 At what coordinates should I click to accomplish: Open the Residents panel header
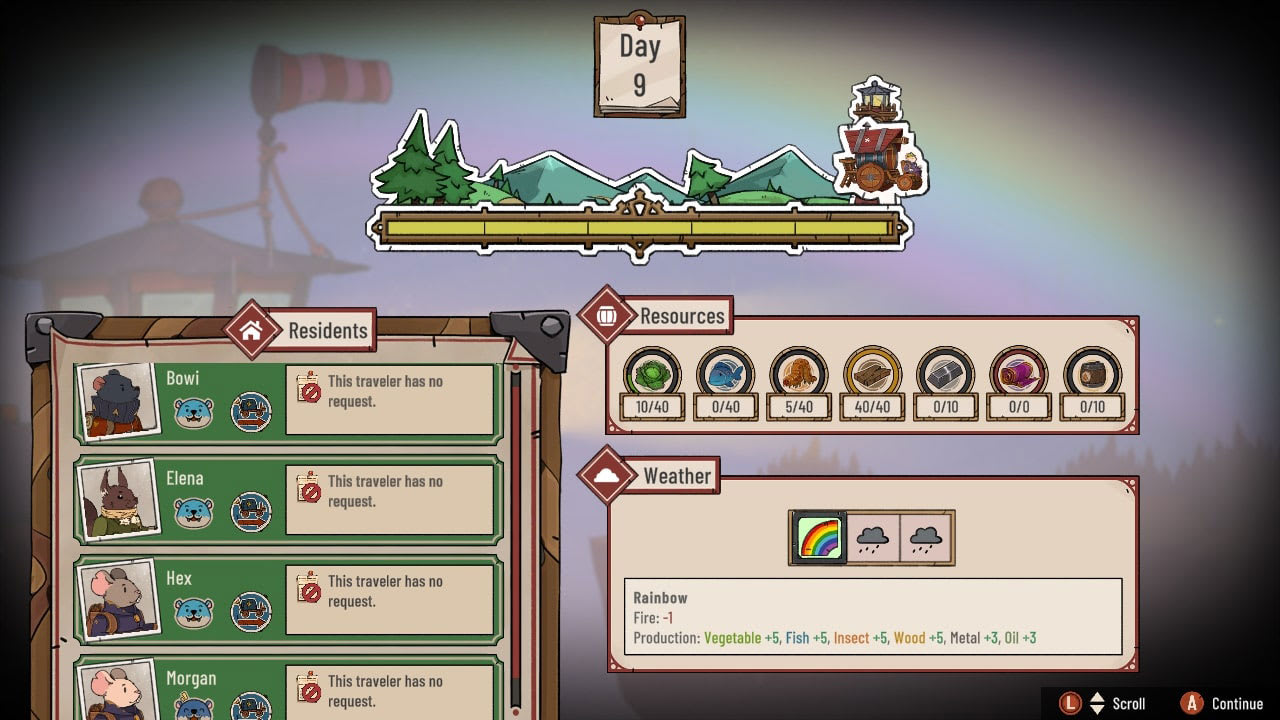point(300,330)
